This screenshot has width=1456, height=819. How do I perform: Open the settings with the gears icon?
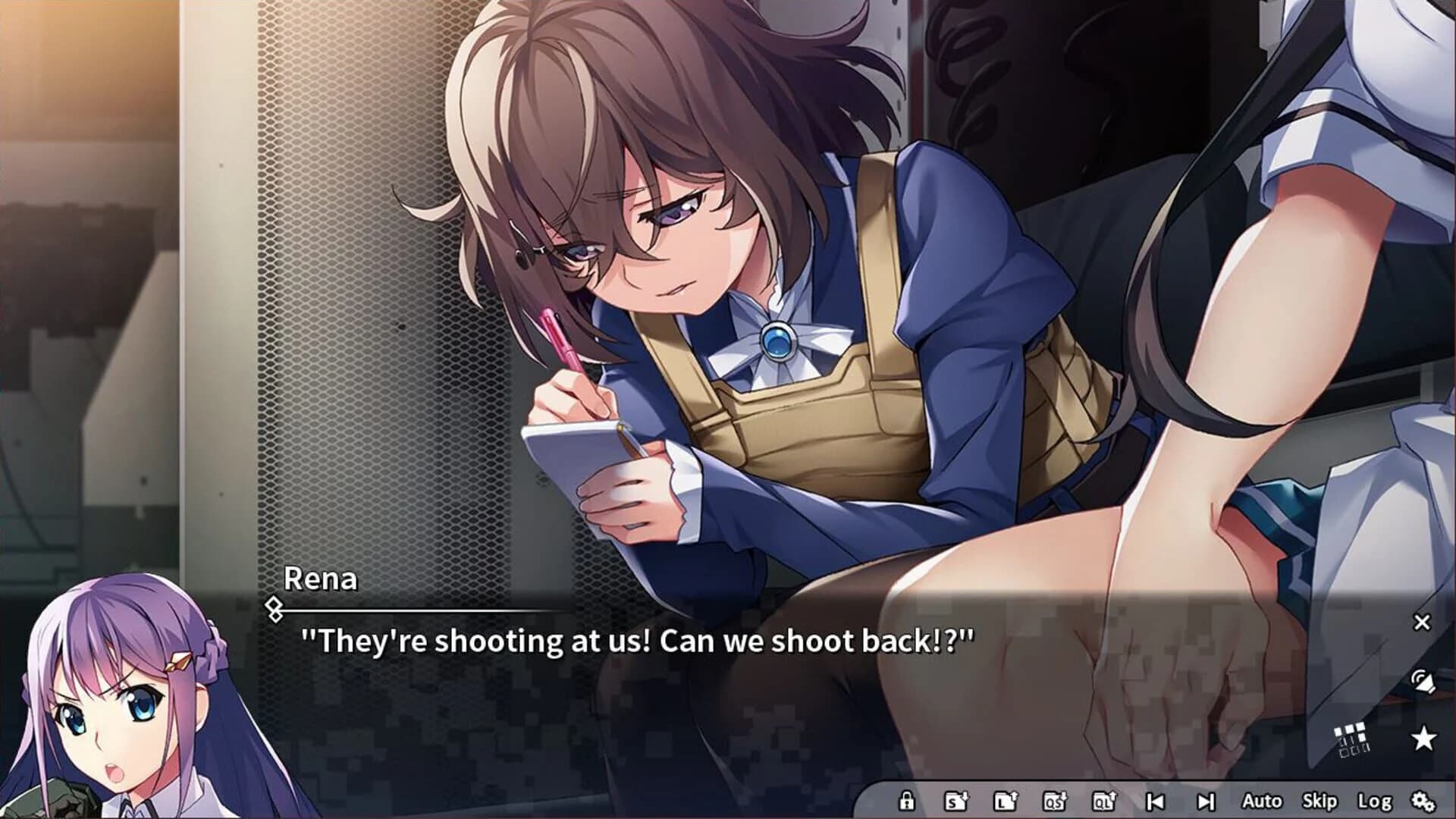(x=1424, y=801)
